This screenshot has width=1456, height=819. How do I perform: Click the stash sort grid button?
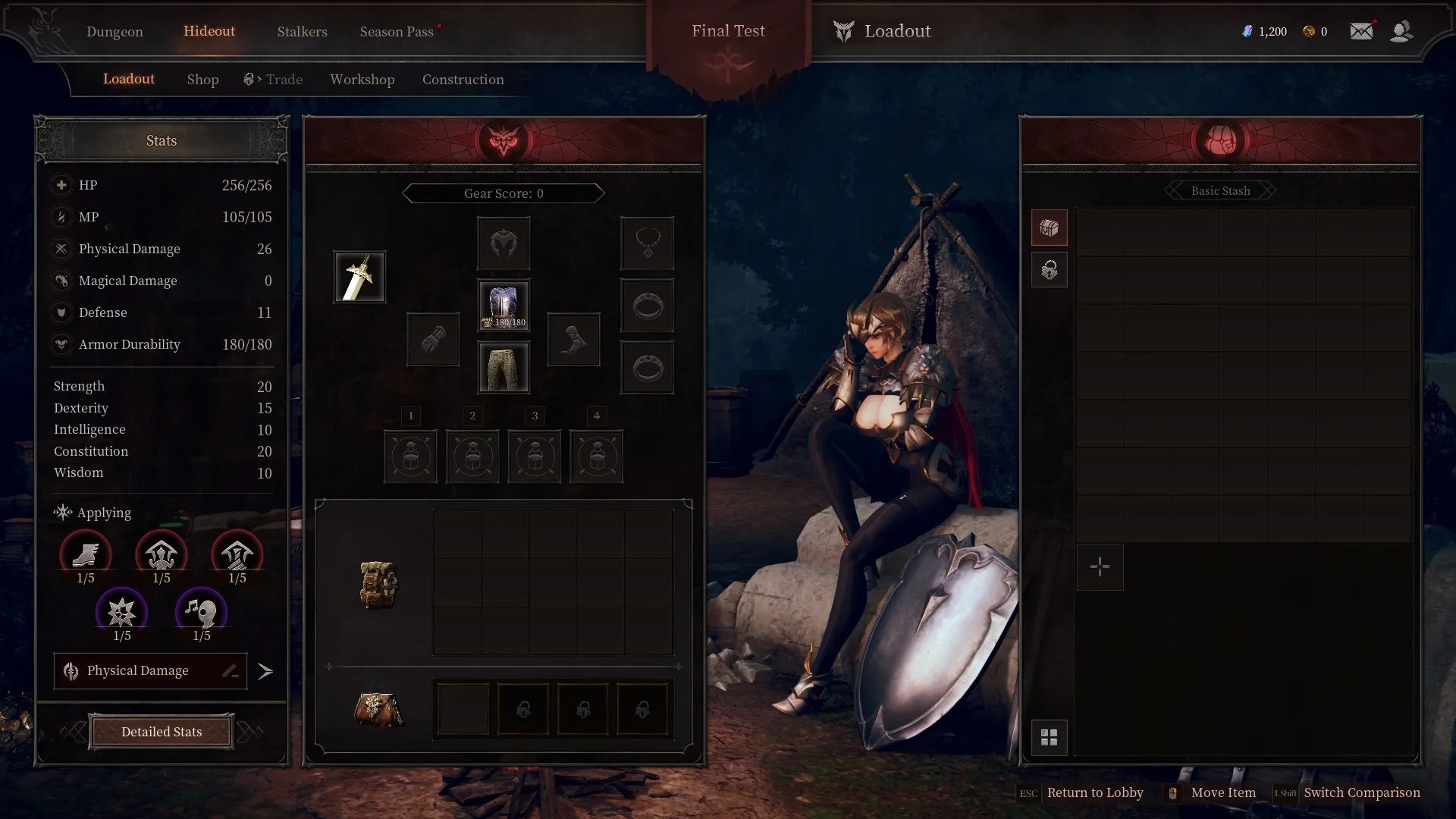pyautogui.click(x=1049, y=738)
